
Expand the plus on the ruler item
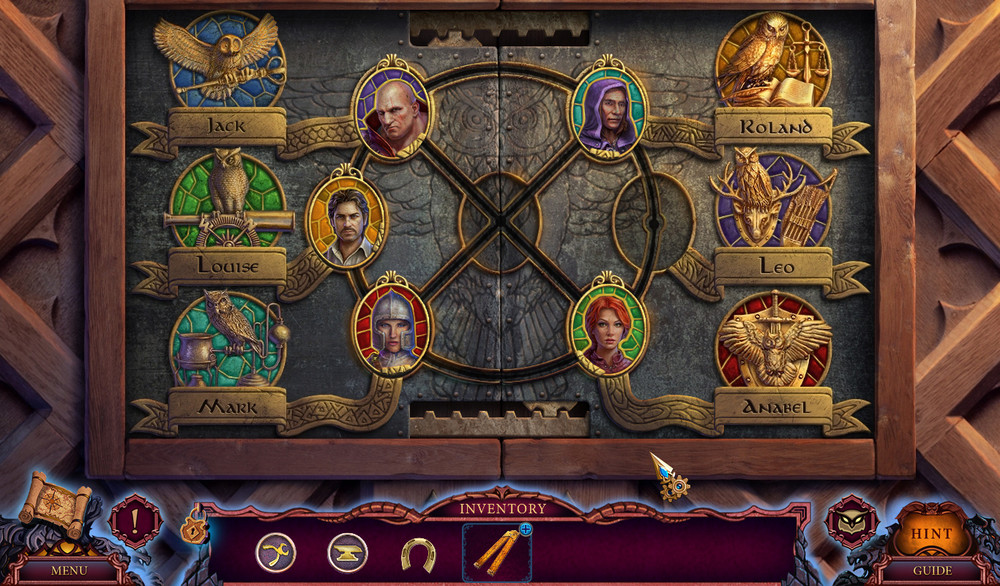click(x=525, y=529)
